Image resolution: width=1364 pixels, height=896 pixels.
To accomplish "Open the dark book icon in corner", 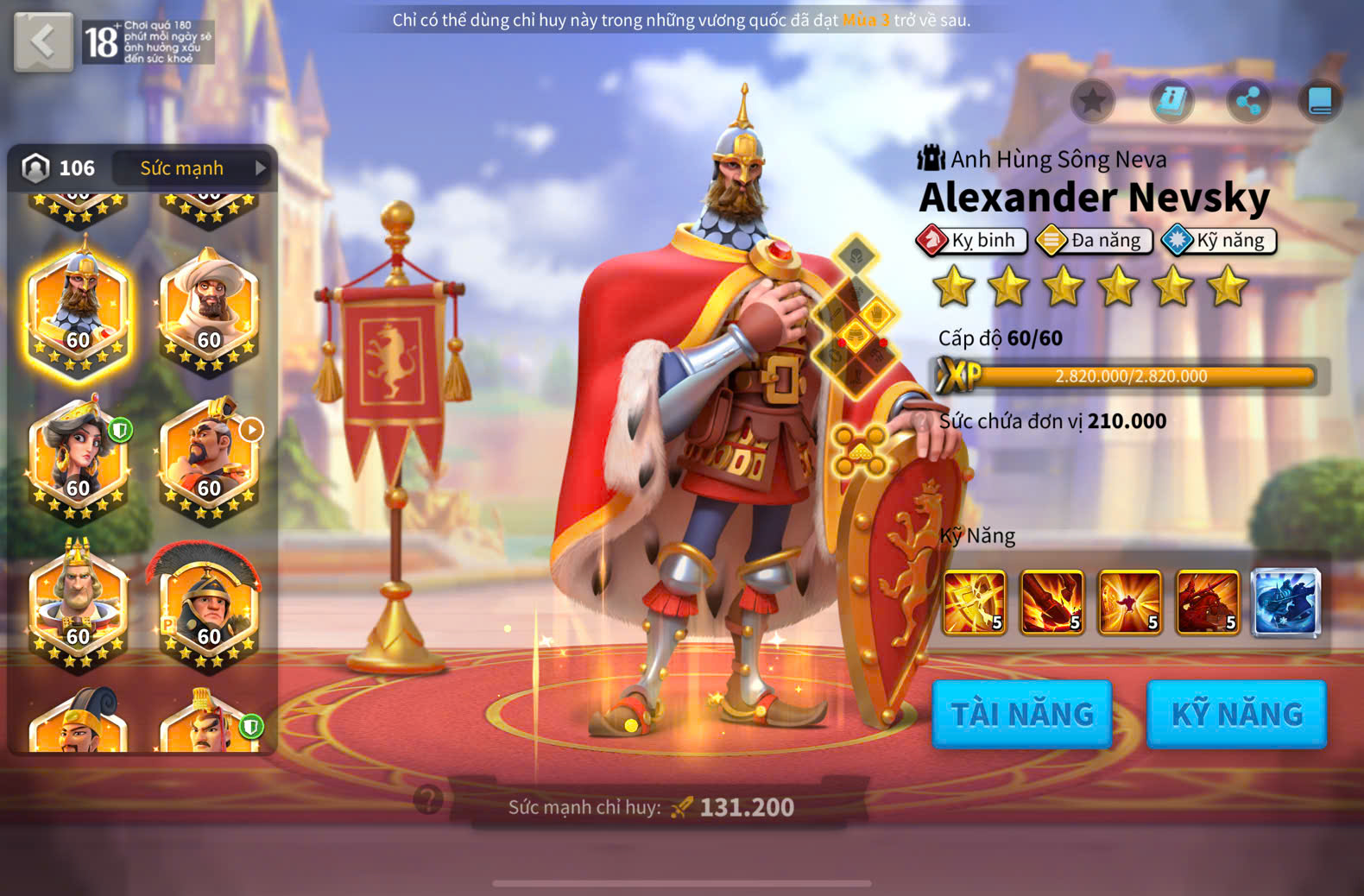I will (x=1320, y=101).
